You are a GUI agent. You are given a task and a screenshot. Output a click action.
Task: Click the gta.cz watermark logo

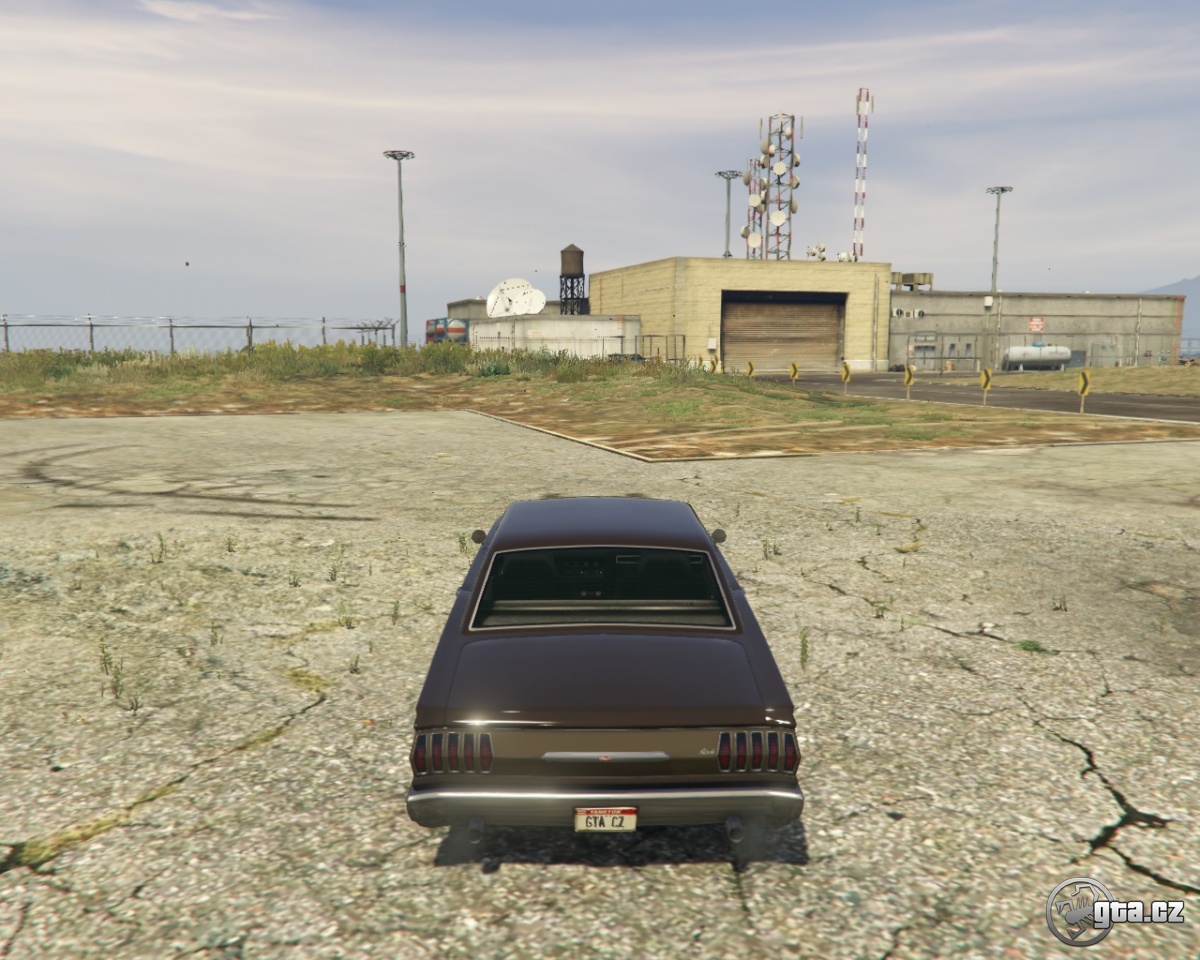tap(1115, 911)
